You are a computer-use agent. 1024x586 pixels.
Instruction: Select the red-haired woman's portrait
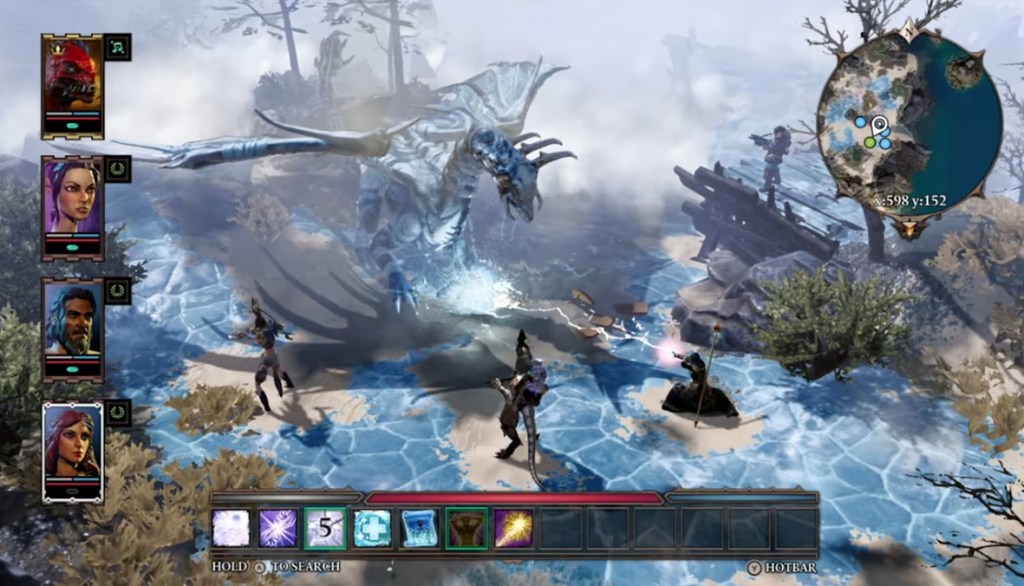tap(72, 445)
